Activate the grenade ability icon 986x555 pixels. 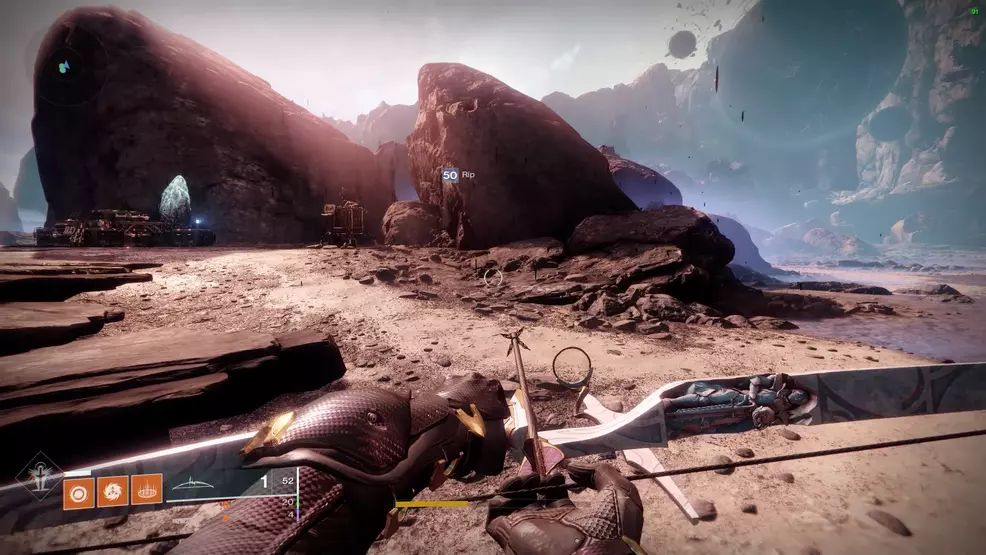78,490
